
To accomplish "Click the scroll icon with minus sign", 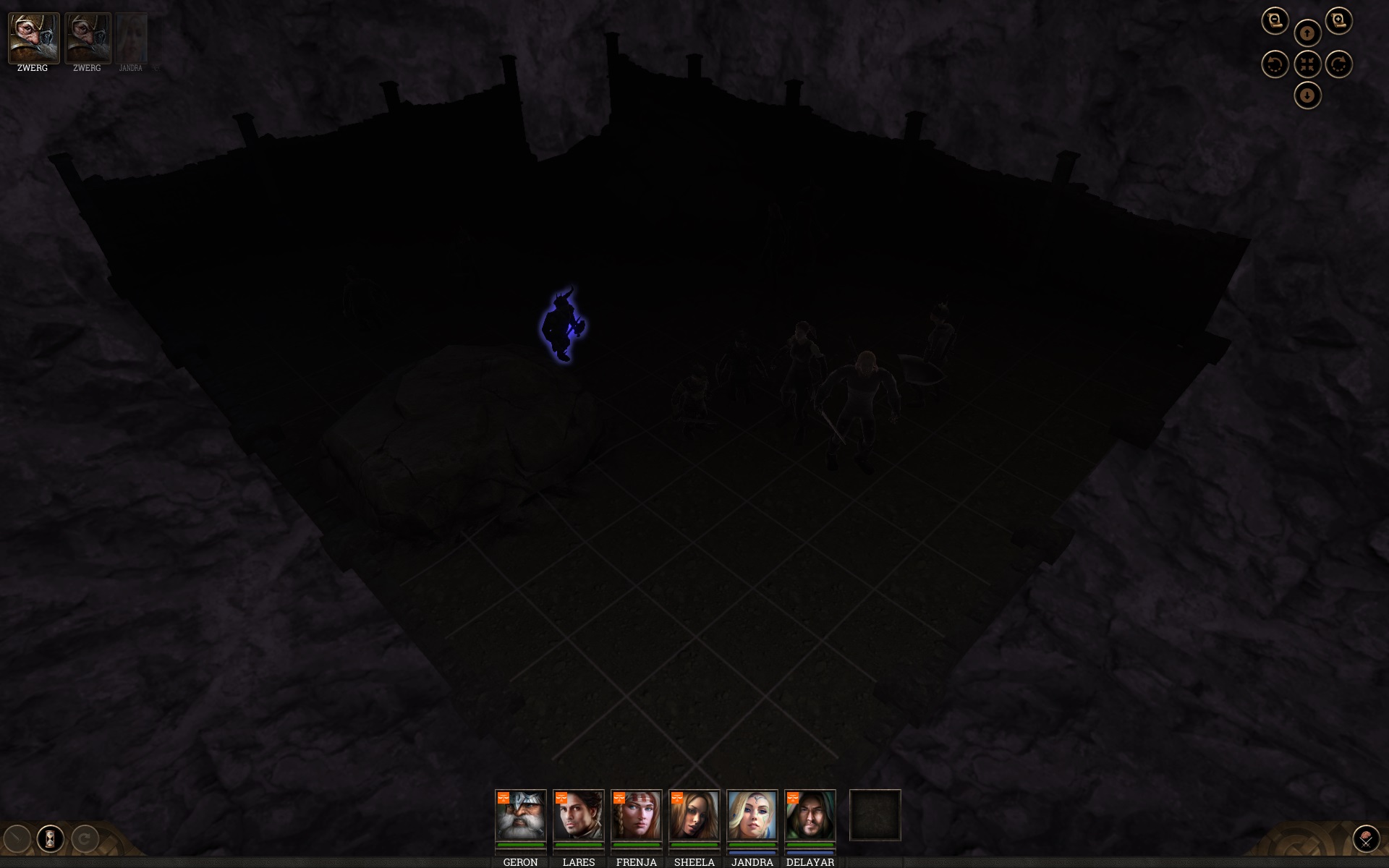I will (1275, 20).
